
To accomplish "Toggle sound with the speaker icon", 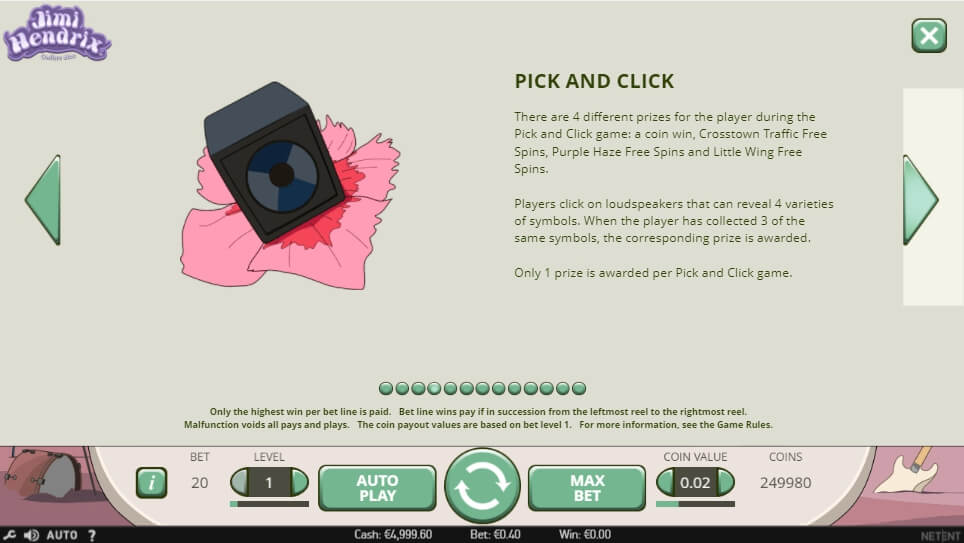I will click(x=31, y=535).
